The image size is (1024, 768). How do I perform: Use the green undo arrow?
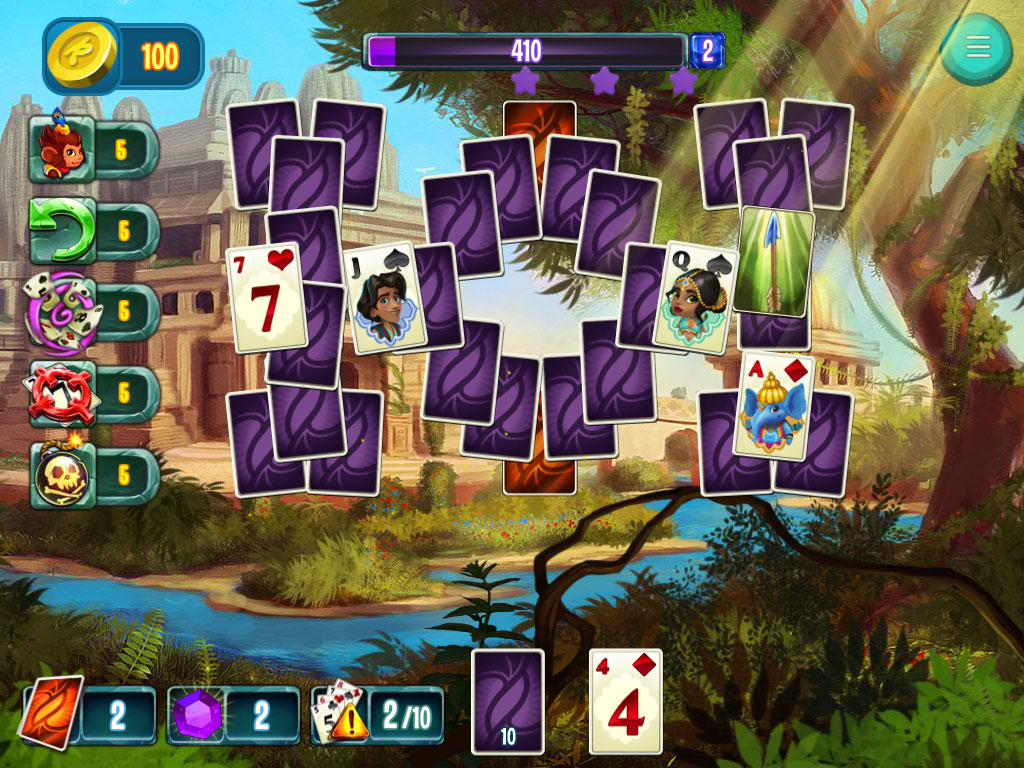[63, 231]
